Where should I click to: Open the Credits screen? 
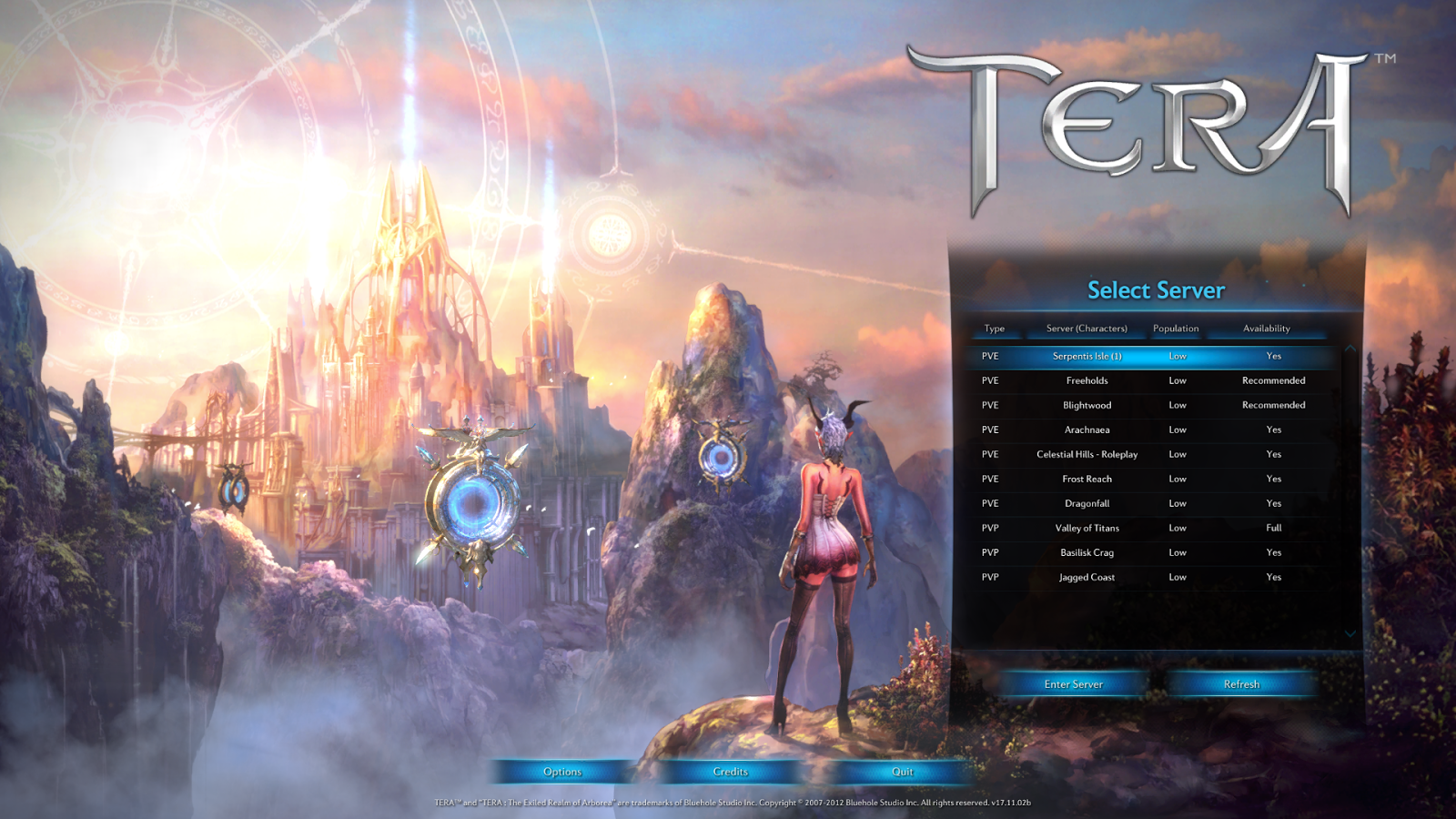tap(731, 771)
